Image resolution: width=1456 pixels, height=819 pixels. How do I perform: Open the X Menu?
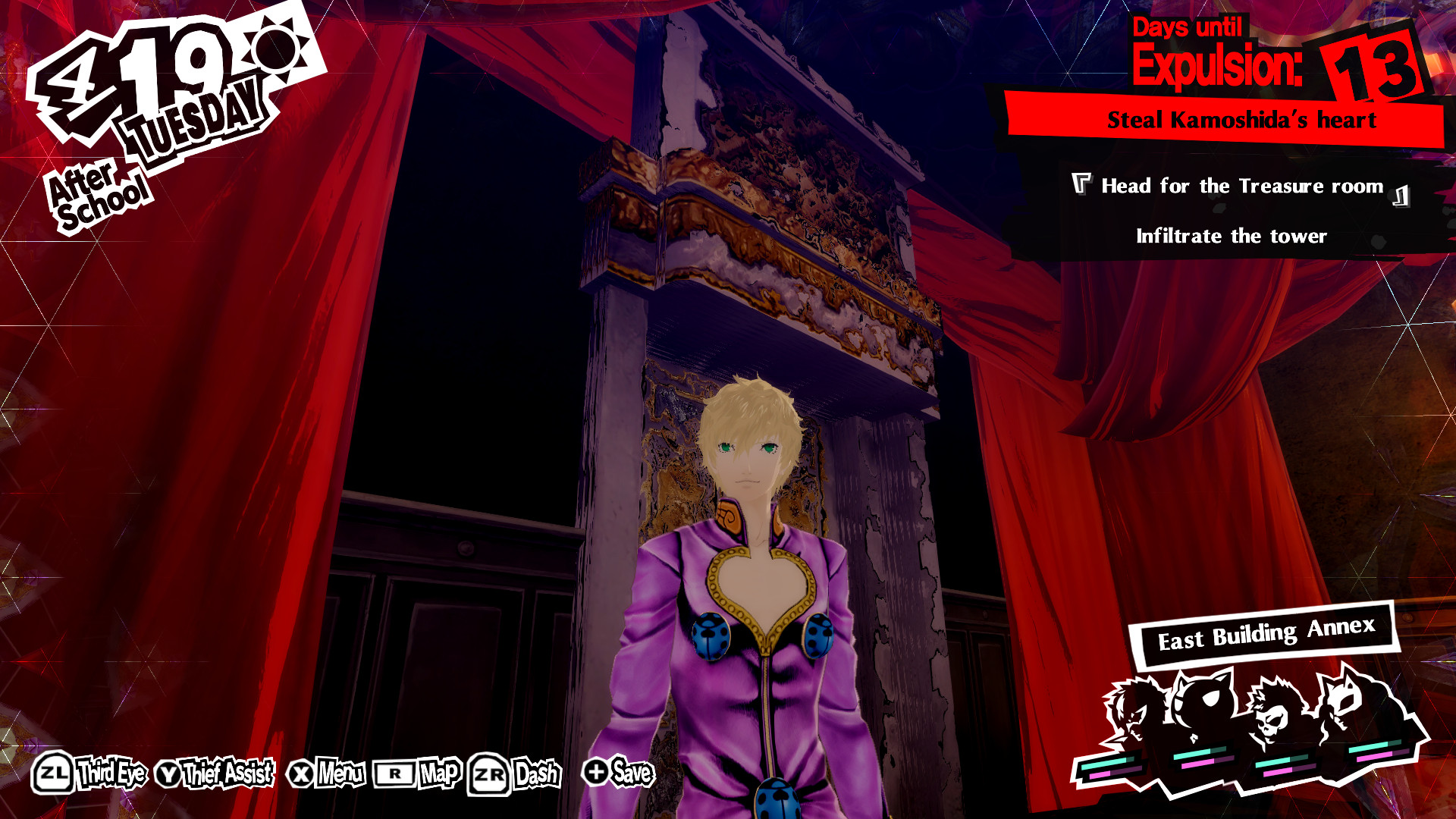pyautogui.click(x=339, y=774)
